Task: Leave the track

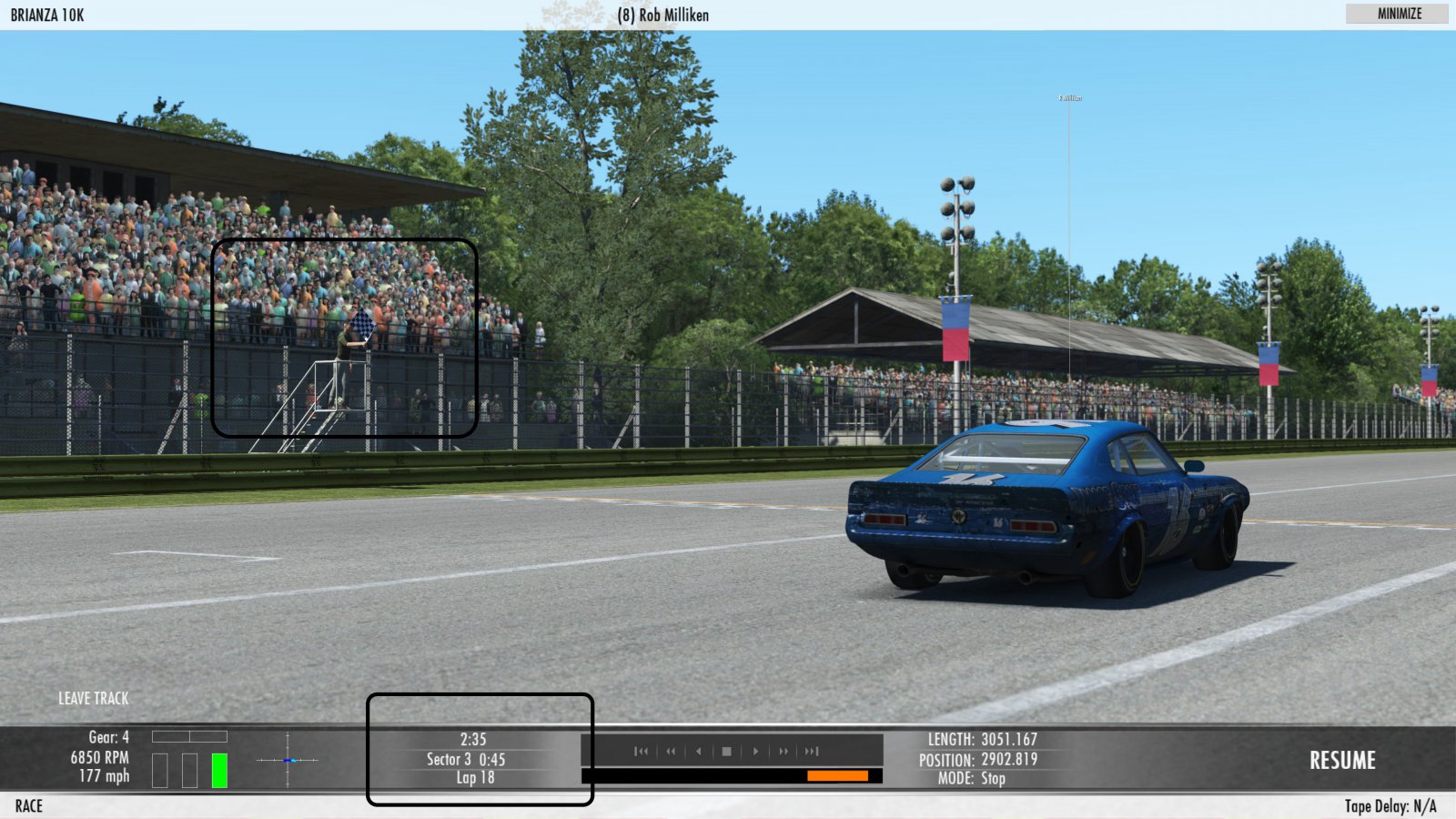Action: [x=94, y=698]
